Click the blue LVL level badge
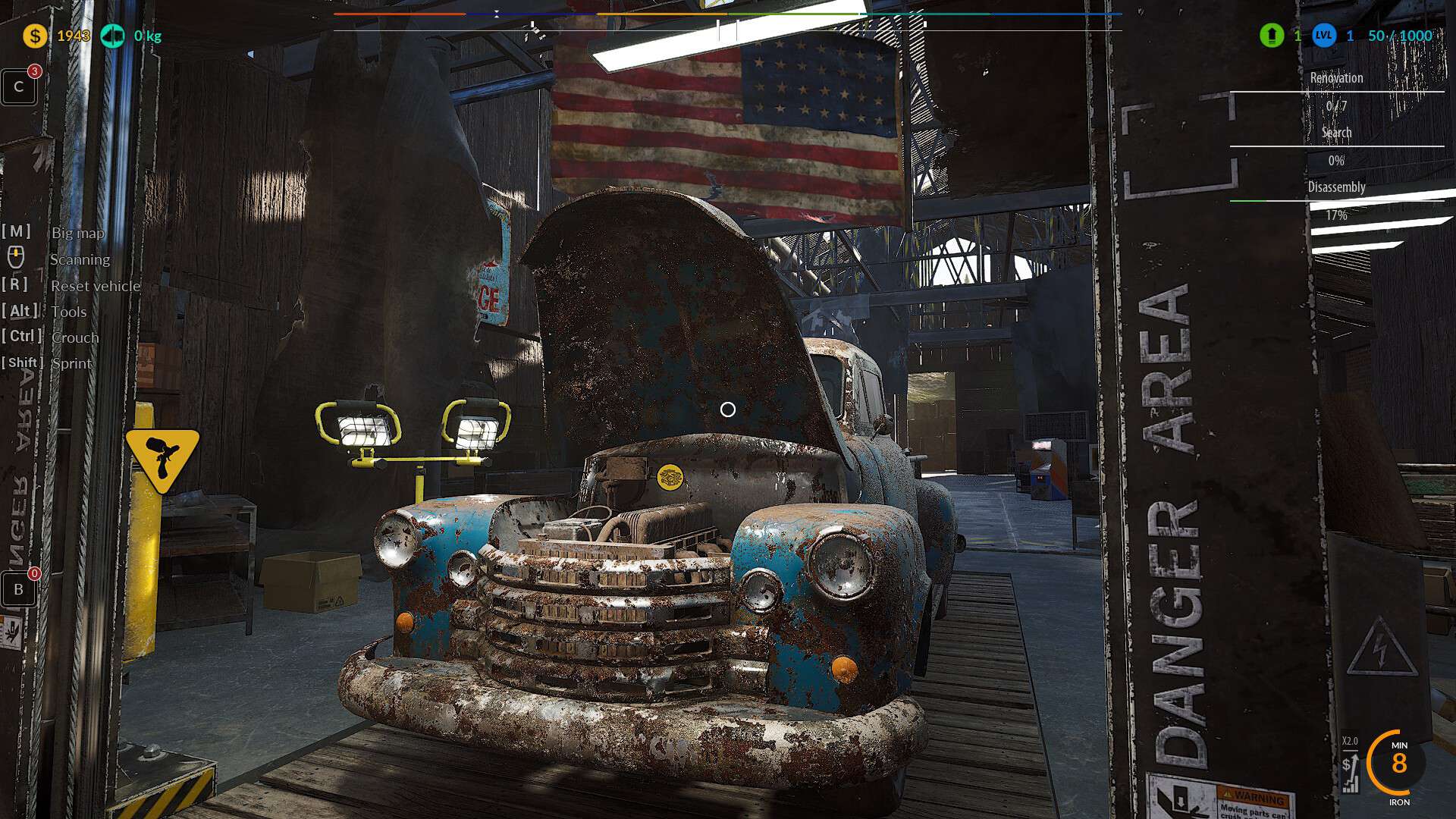The height and width of the screenshot is (819, 1456). 1324,36
